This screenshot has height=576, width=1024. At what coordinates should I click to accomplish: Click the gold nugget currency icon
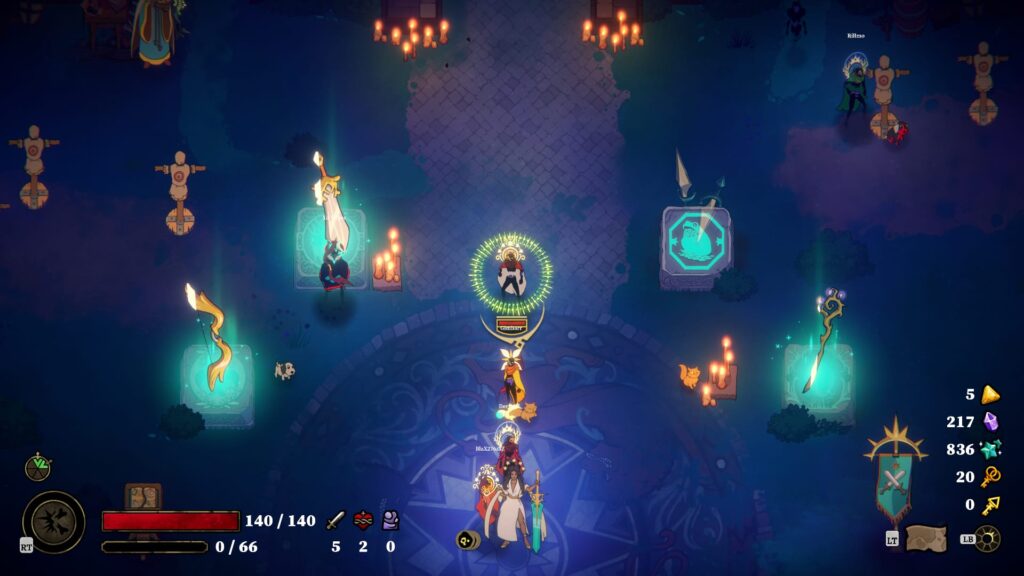tap(990, 394)
